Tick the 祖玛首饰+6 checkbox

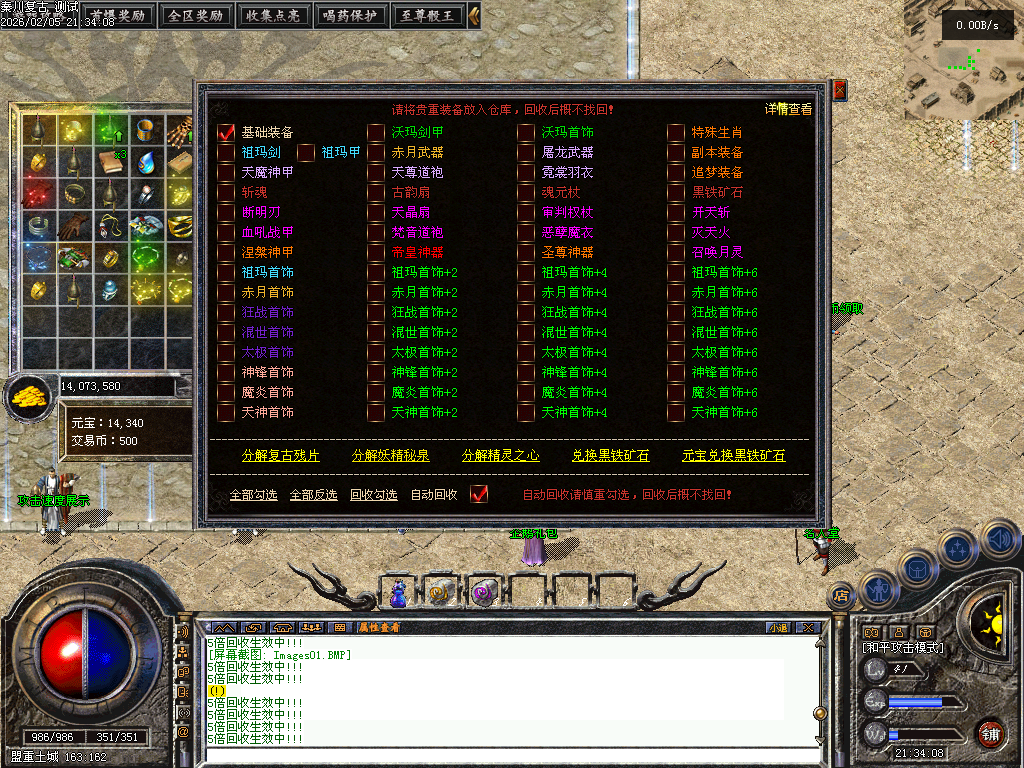click(x=676, y=272)
